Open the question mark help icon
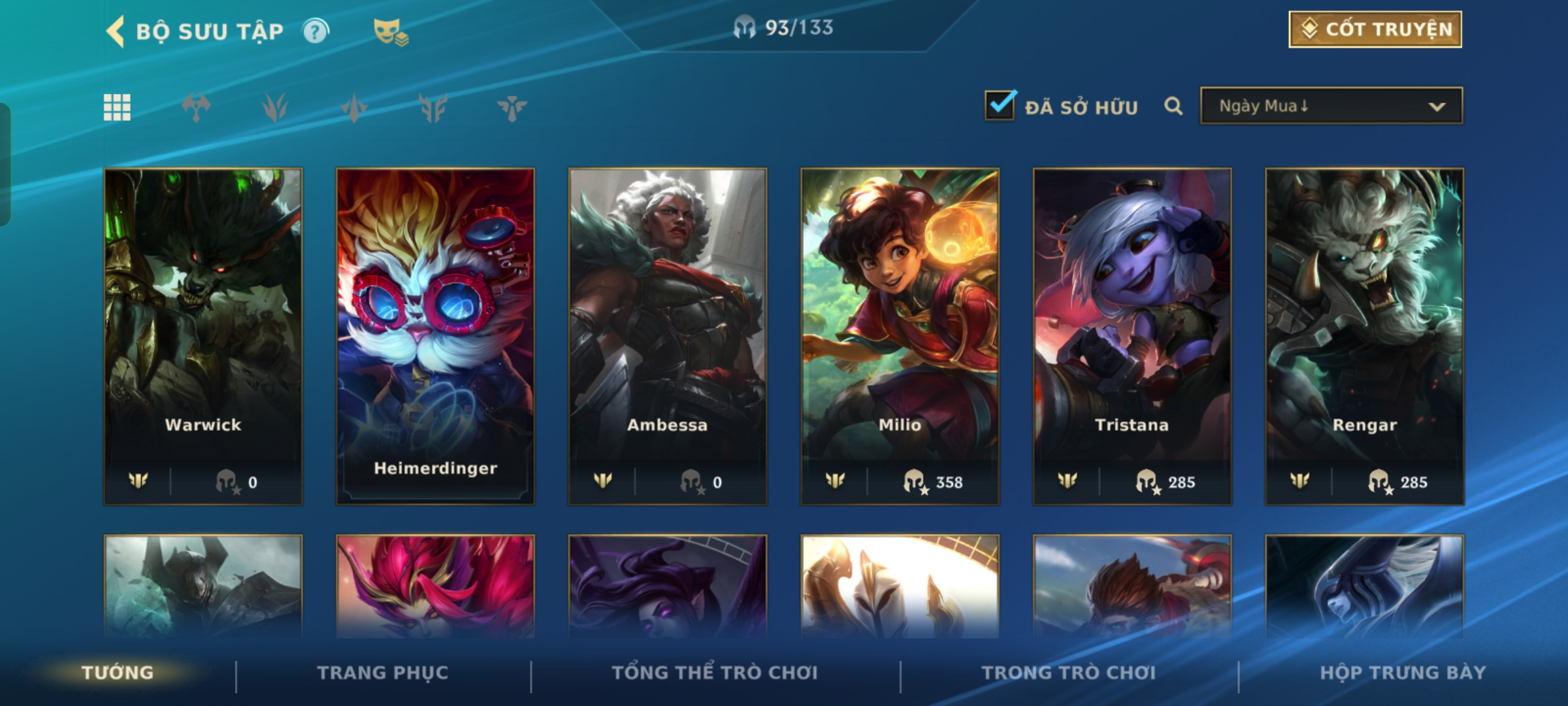Viewport: 1568px width, 706px height. tap(316, 31)
